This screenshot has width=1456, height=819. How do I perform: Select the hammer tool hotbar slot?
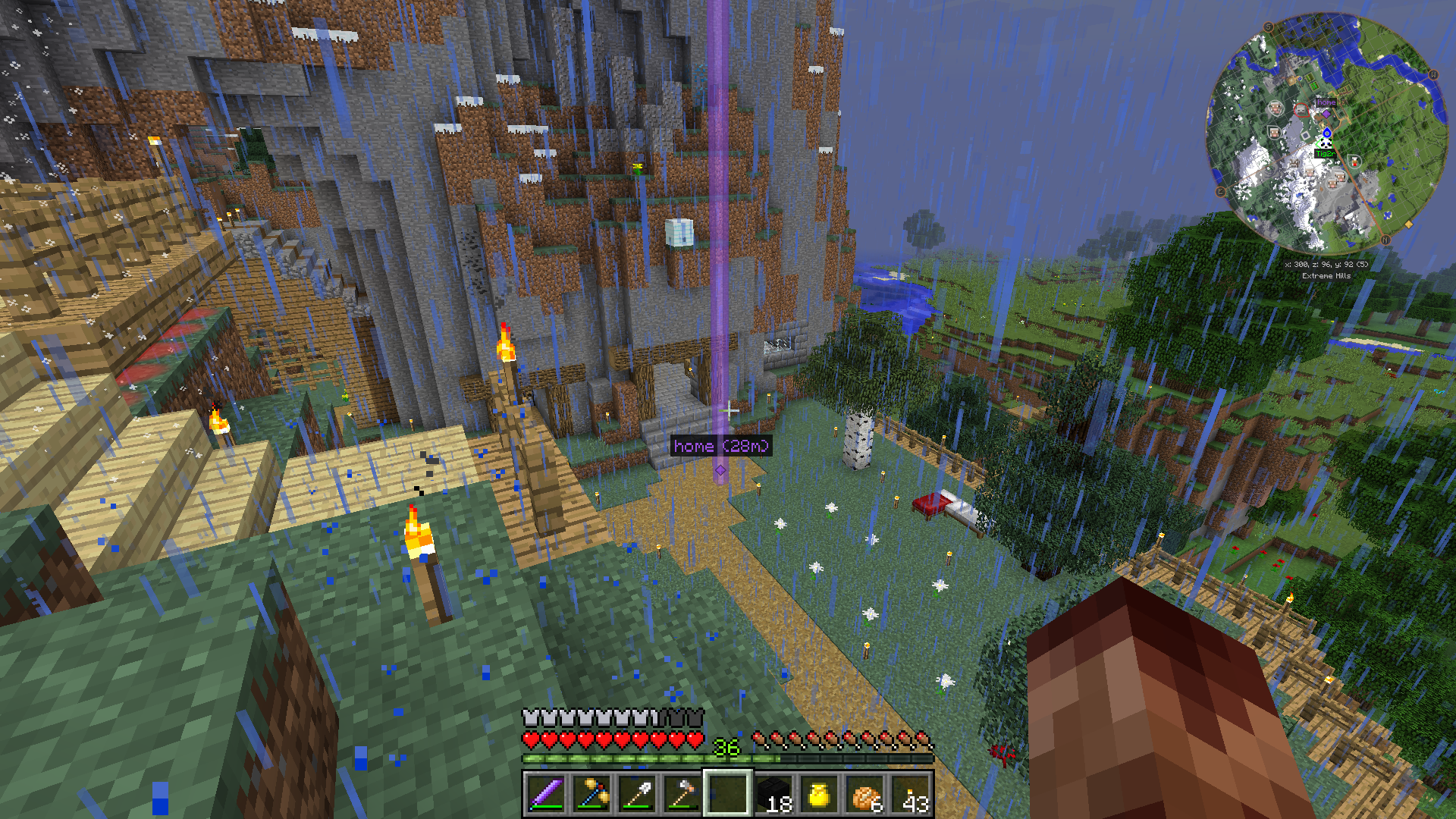pyautogui.click(x=682, y=794)
